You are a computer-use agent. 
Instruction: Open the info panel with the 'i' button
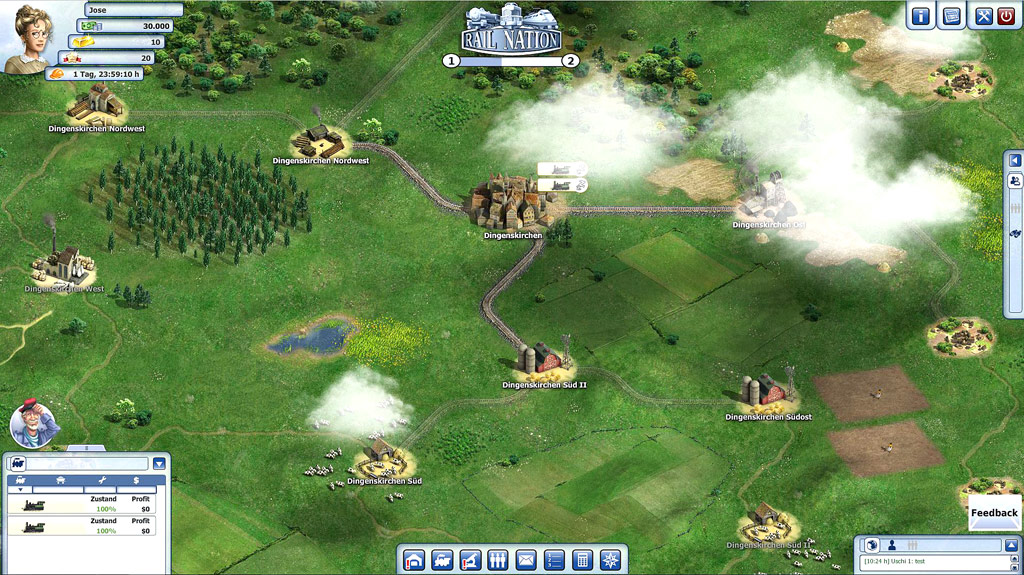pyautogui.click(x=920, y=15)
